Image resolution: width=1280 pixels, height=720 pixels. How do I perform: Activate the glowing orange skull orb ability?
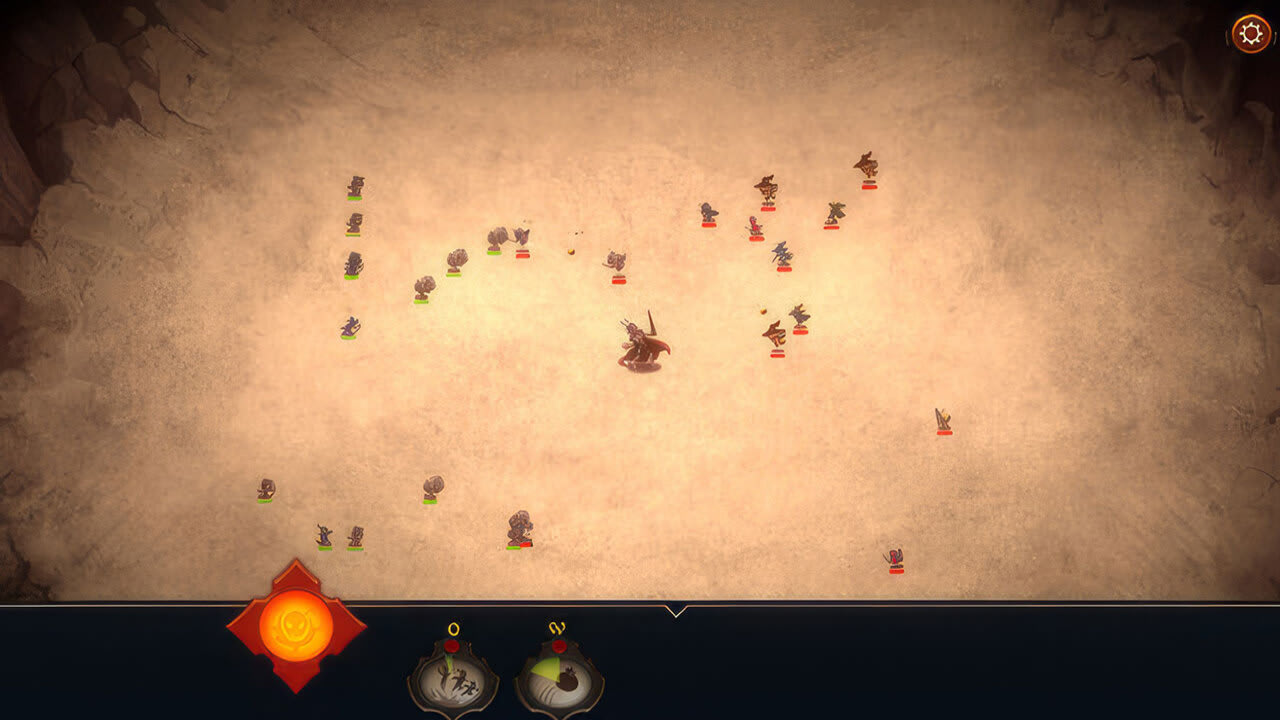tap(296, 626)
